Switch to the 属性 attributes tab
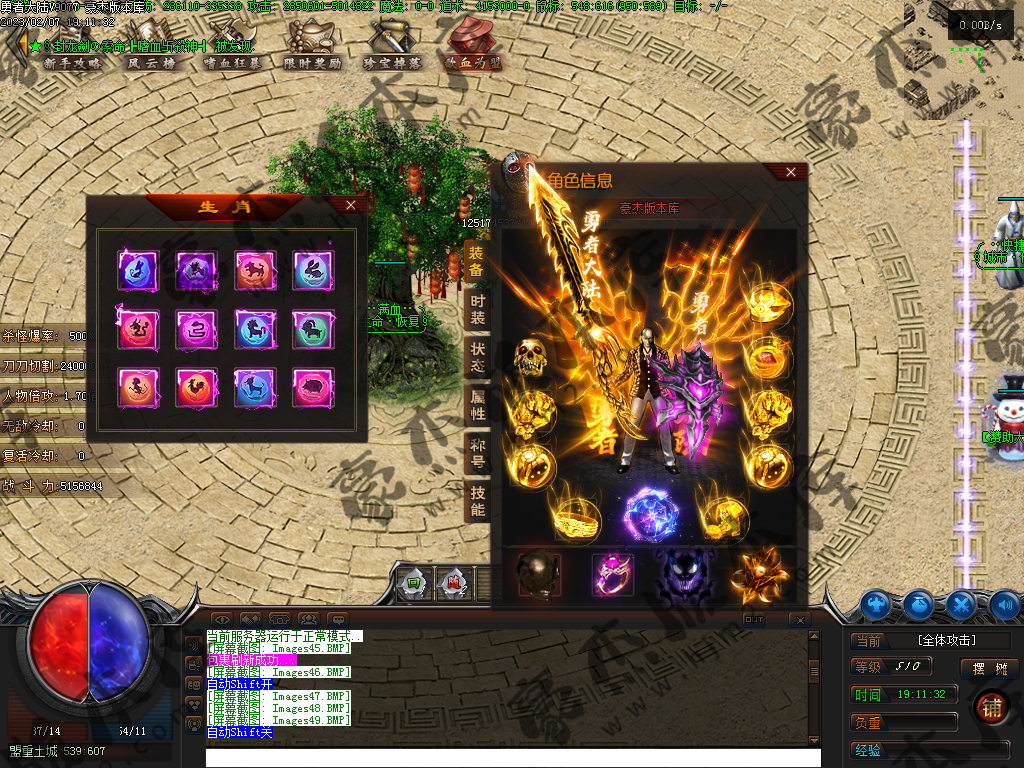Viewport: 1024px width, 768px height. point(477,404)
